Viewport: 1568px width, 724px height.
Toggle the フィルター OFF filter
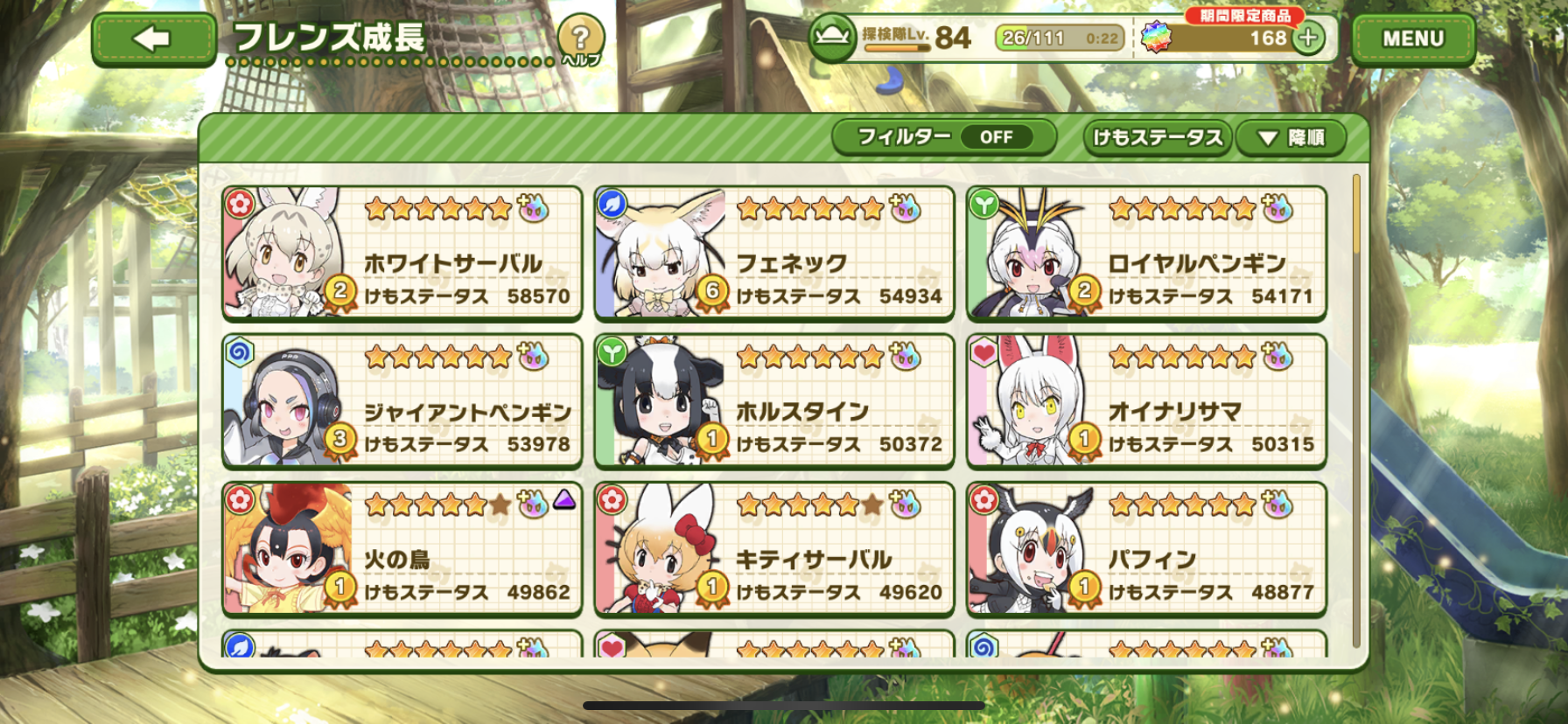pyautogui.click(x=944, y=137)
